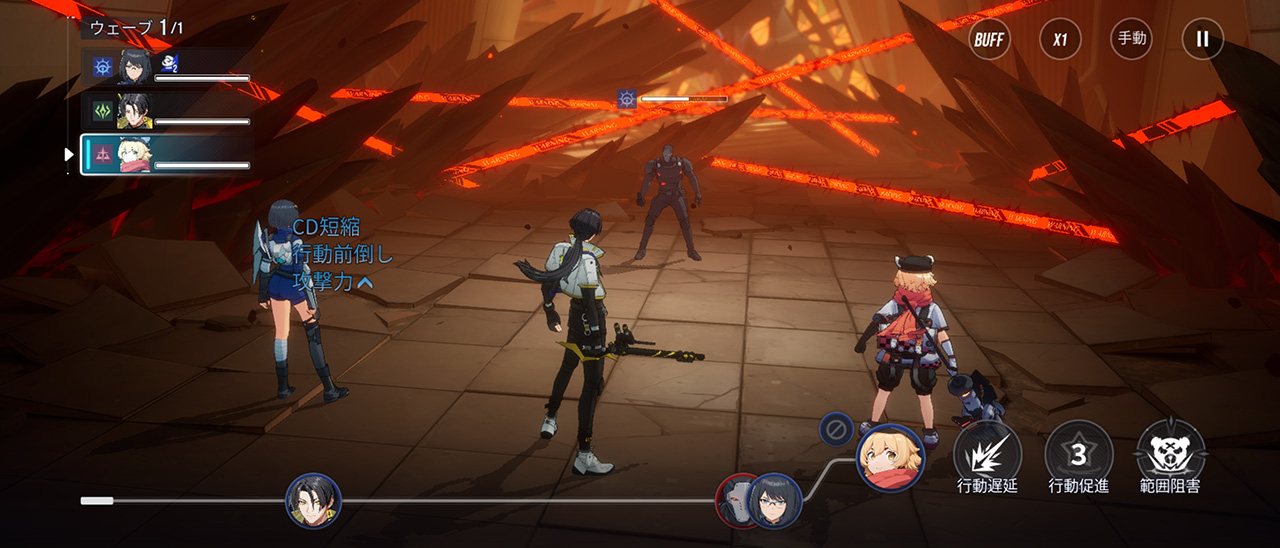Click the circle-slash icon beside active portrait
Screen dimensions: 1280x548
(x=836, y=429)
